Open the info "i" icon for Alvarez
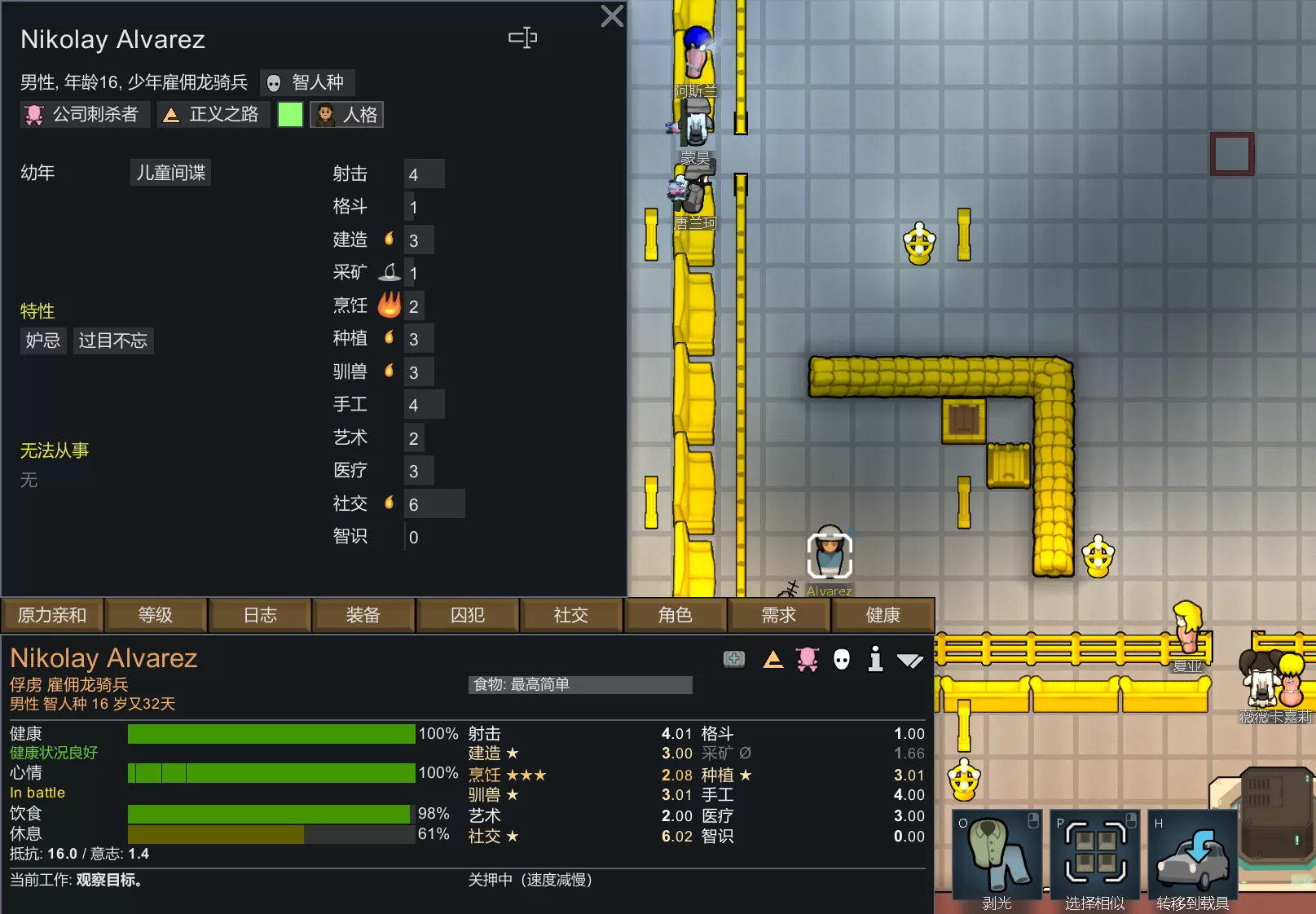1316x914 pixels. pos(875,659)
